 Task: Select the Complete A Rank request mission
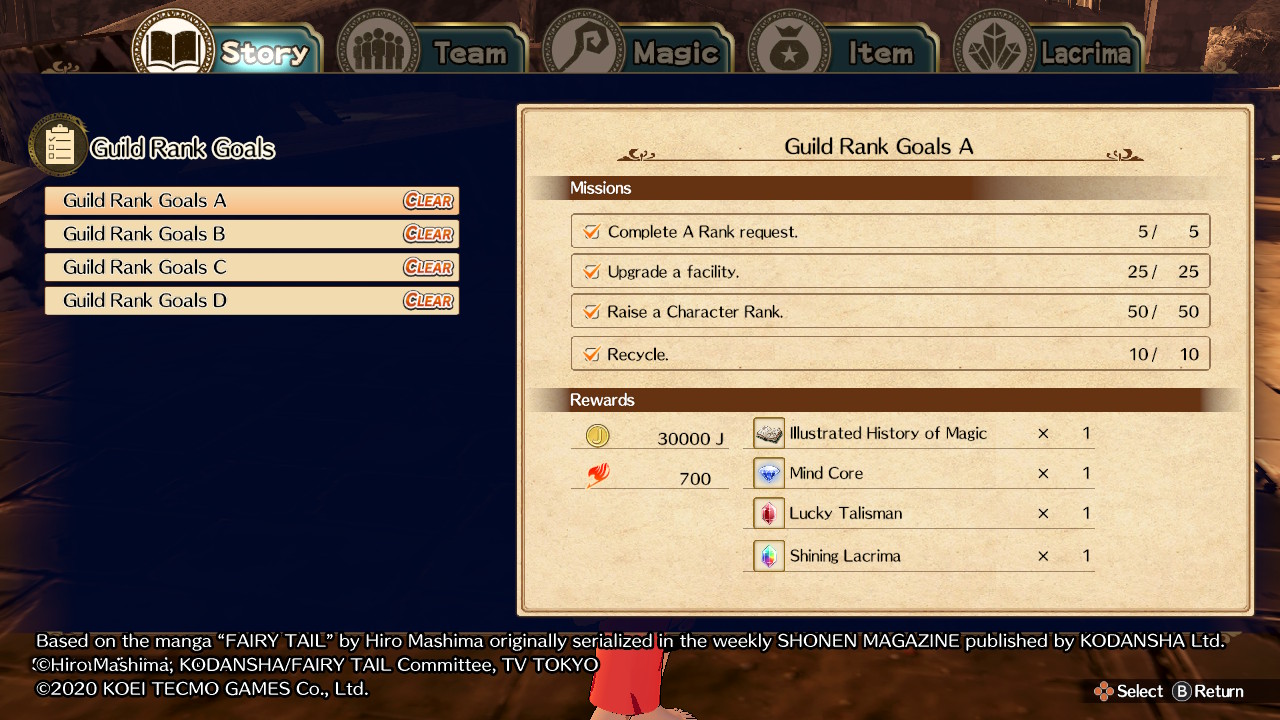coord(890,231)
